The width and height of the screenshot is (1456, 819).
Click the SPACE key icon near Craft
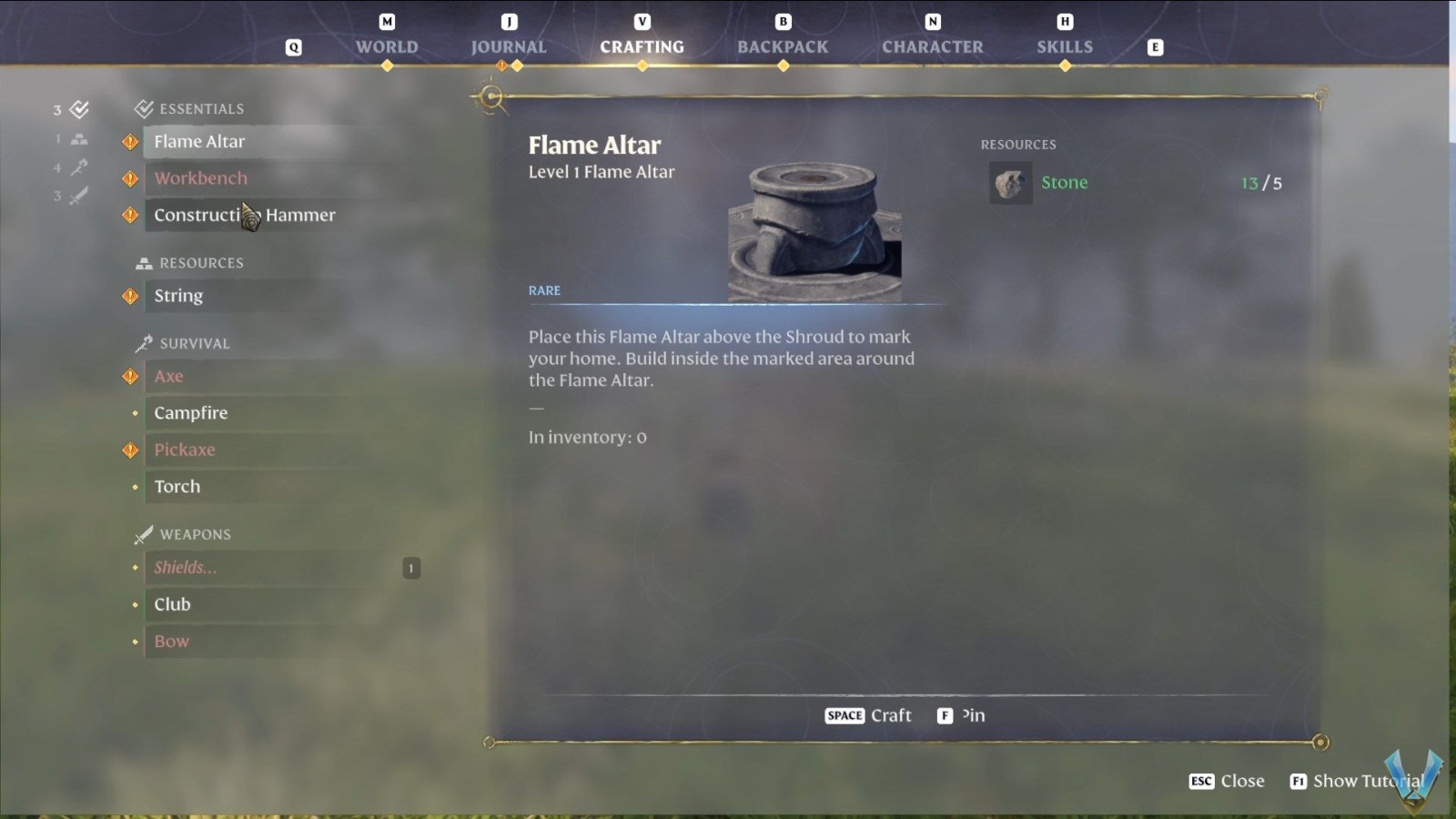coord(844,715)
